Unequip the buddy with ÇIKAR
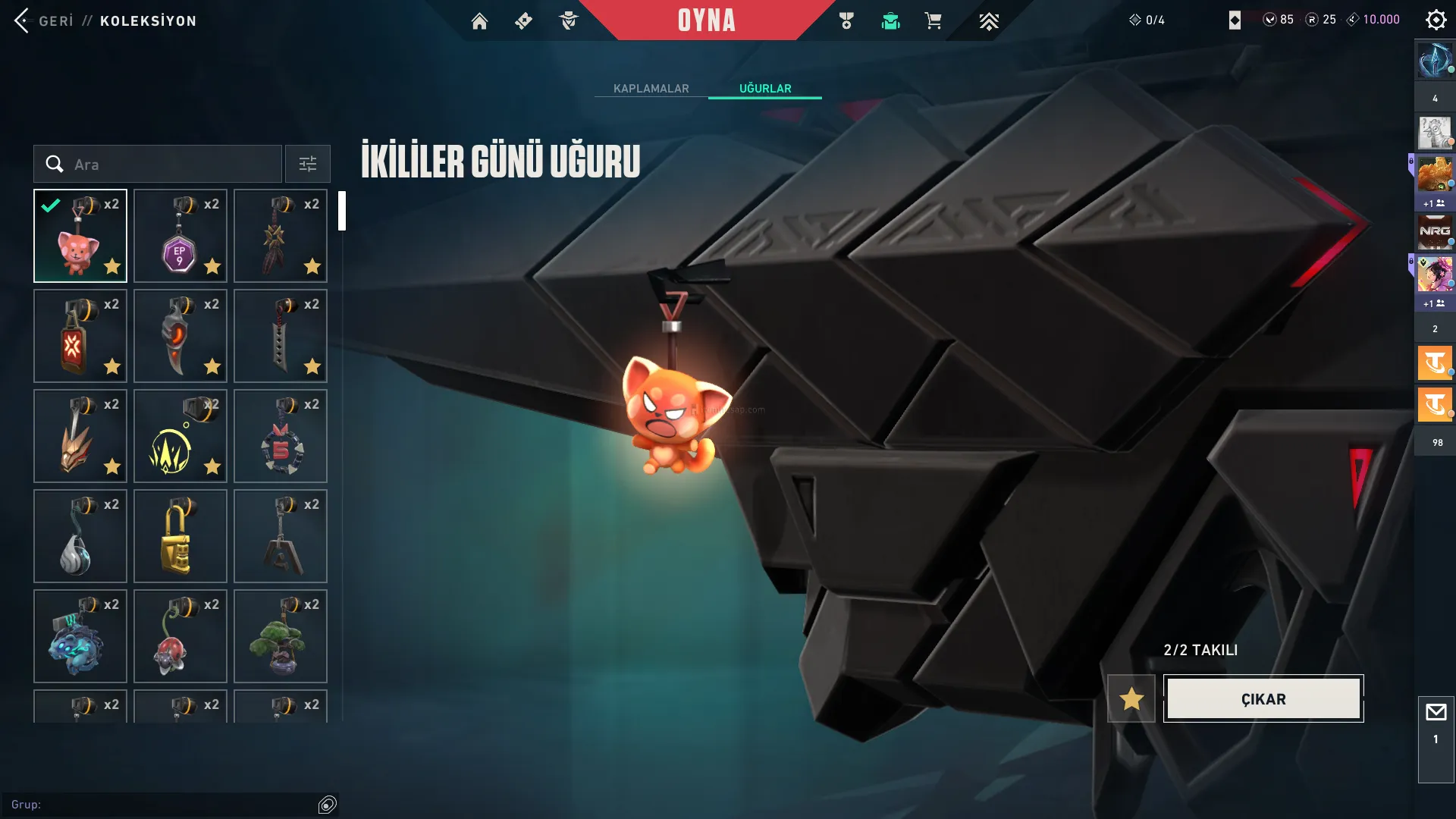 (x=1263, y=698)
